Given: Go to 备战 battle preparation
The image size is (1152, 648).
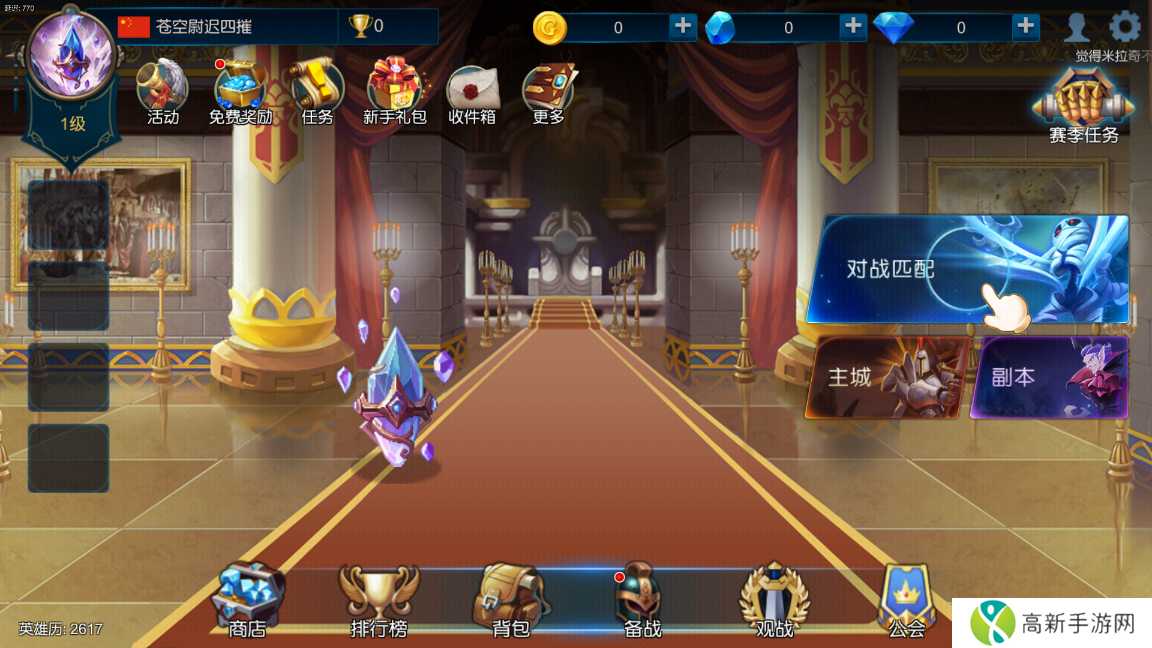Looking at the screenshot, I should coord(642,600).
